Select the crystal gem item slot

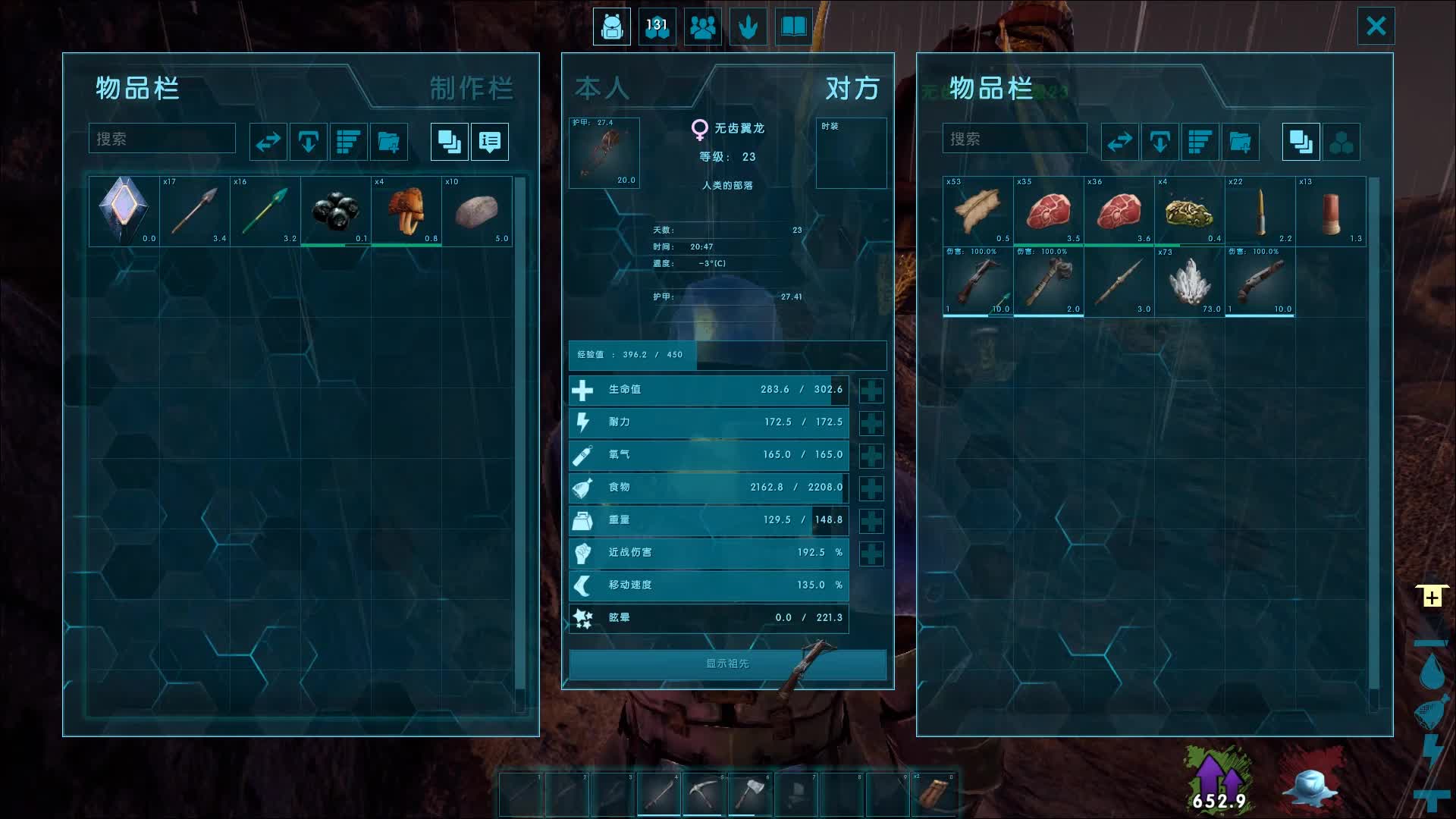click(x=124, y=211)
